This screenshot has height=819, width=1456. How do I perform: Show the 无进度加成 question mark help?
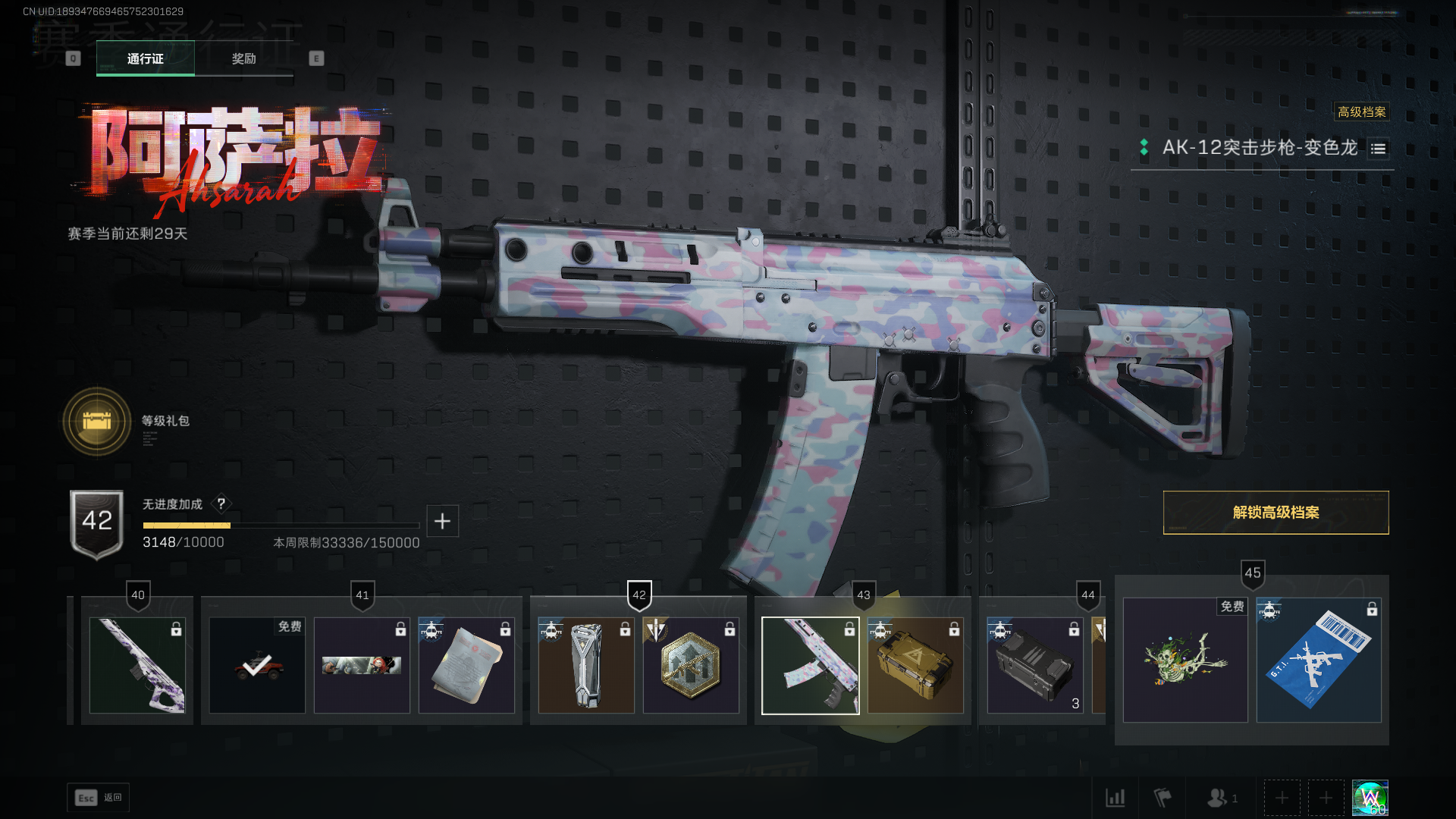pyautogui.click(x=221, y=504)
